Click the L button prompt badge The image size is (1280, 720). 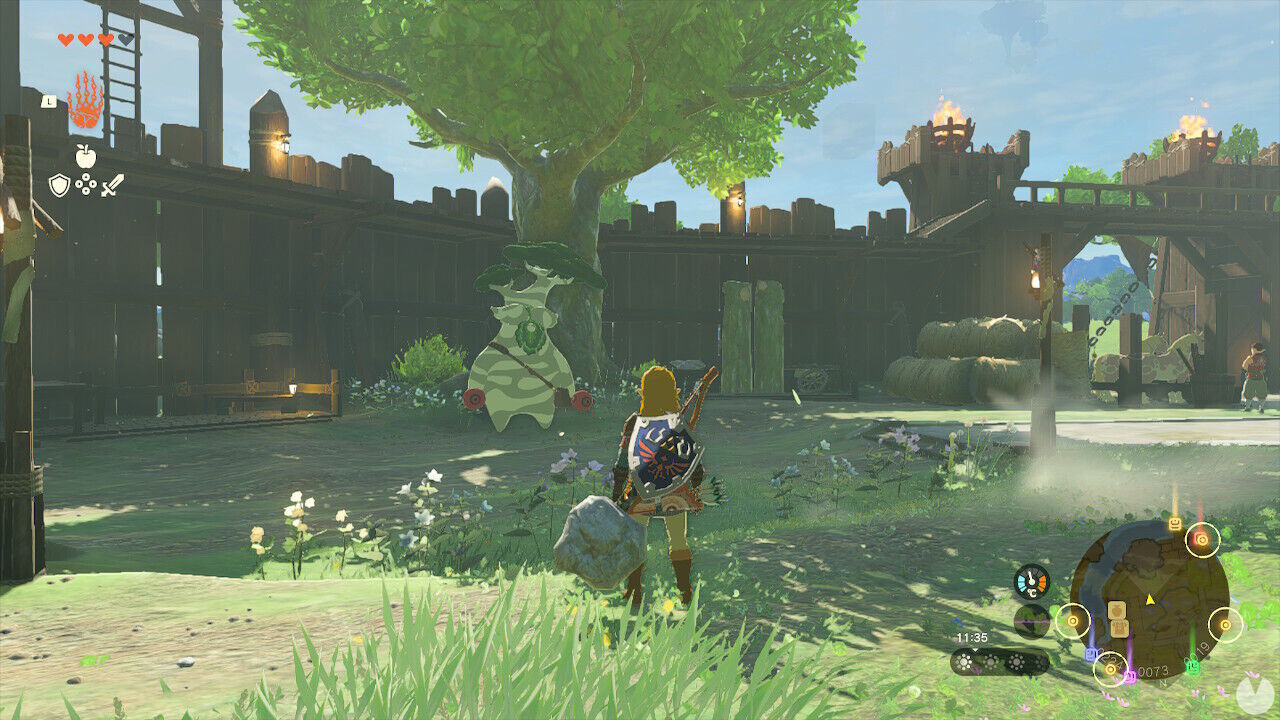pos(49,102)
